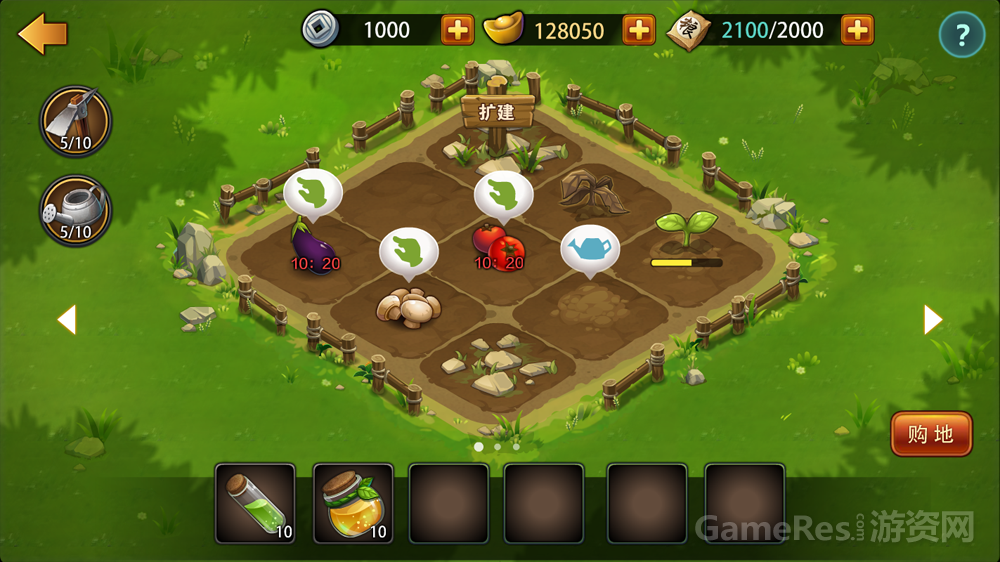Go to next farm with right arrow
This screenshot has width=1000, height=562.
pos(932,319)
